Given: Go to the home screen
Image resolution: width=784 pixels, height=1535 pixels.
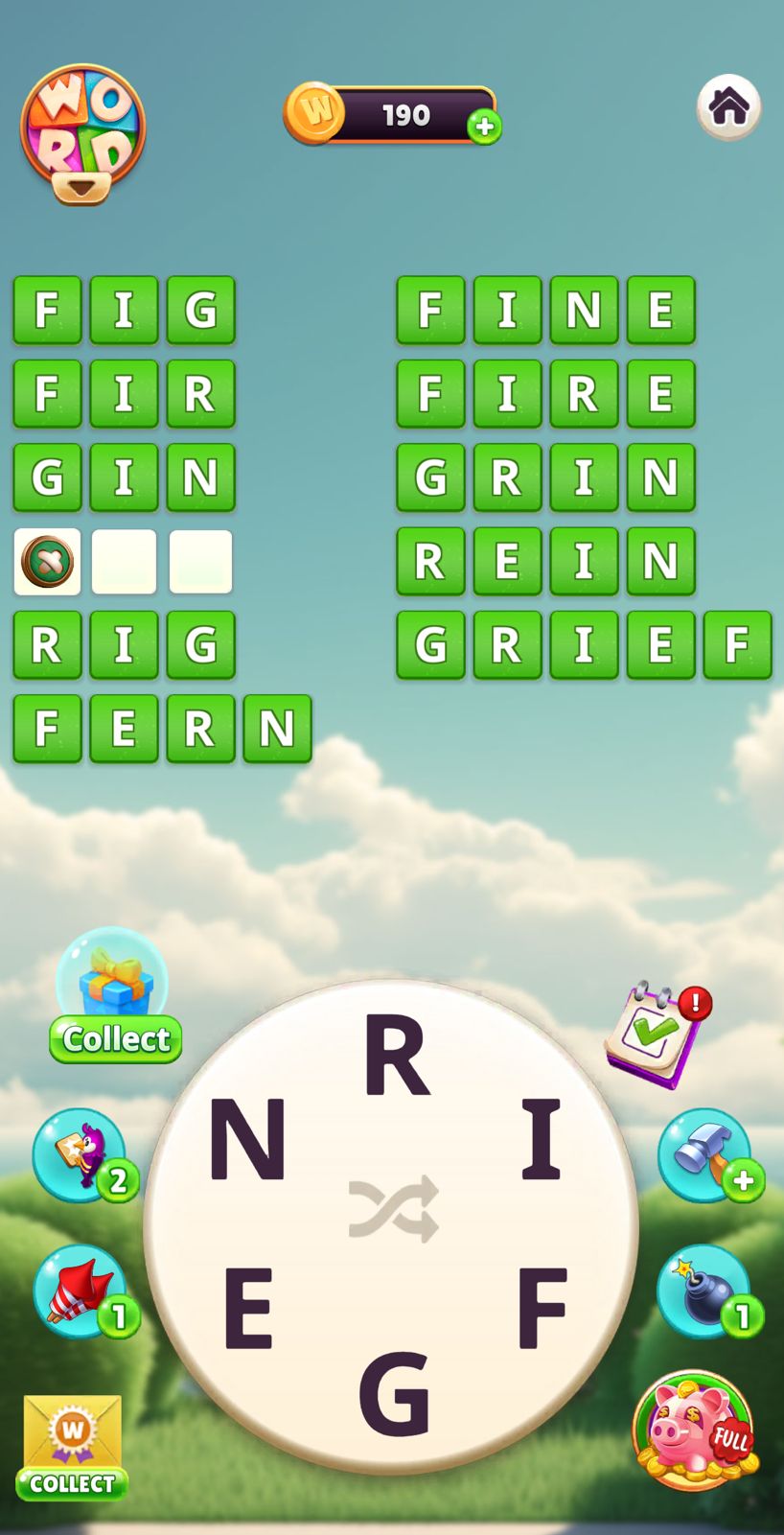Looking at the screenshot, I should pyautogui.click(x=728, y=106).
